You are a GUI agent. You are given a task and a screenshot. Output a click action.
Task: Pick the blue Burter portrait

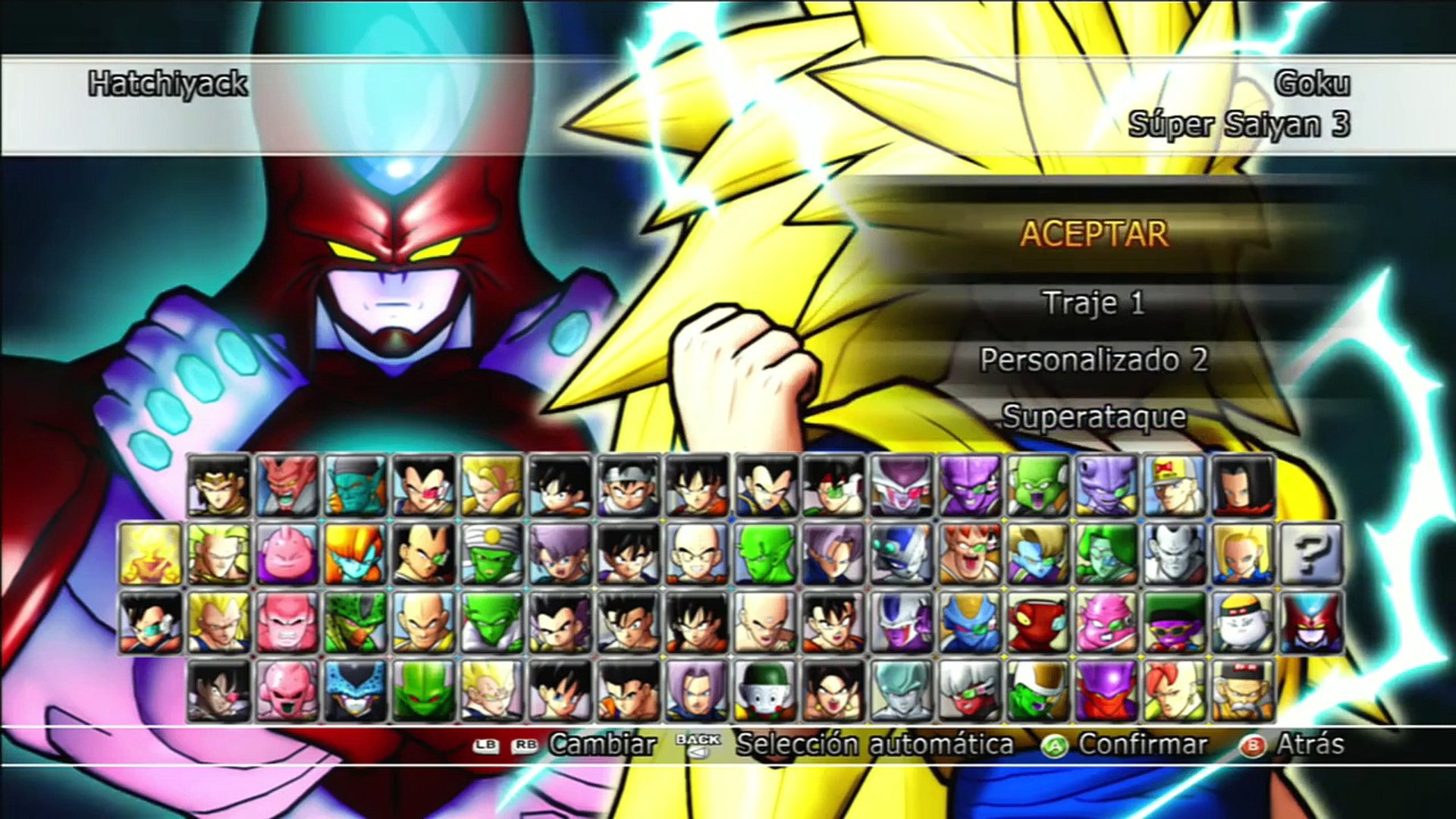coord(969,623)
